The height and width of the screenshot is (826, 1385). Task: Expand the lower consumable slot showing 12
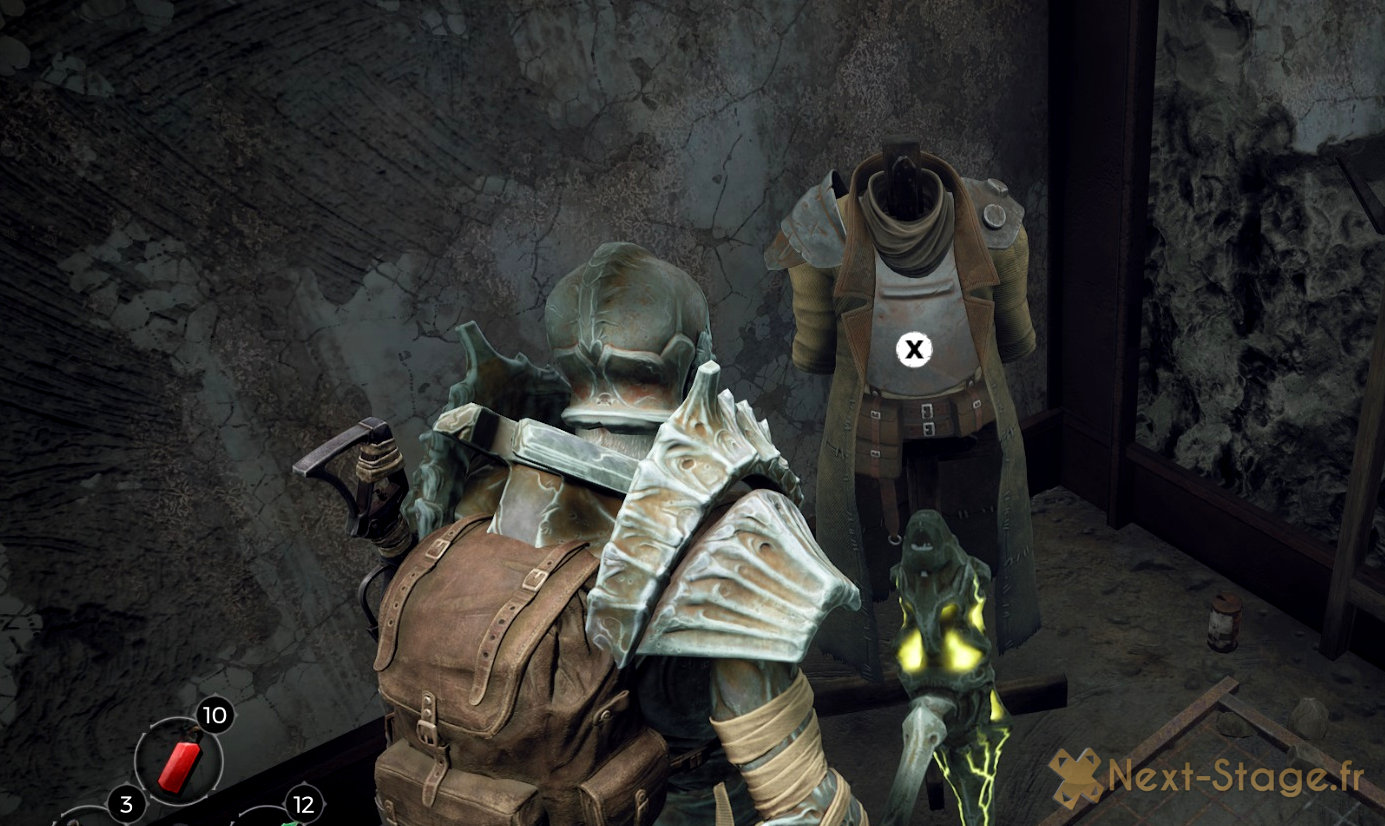tap(290, 820)
